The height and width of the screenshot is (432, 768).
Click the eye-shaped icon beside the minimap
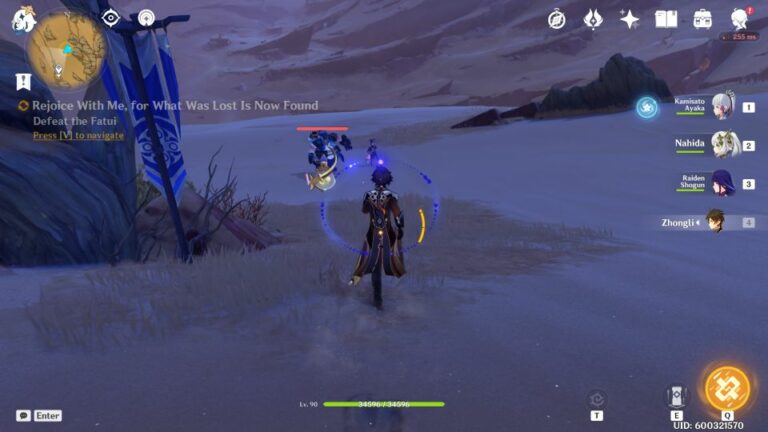[x=111, y=17]
